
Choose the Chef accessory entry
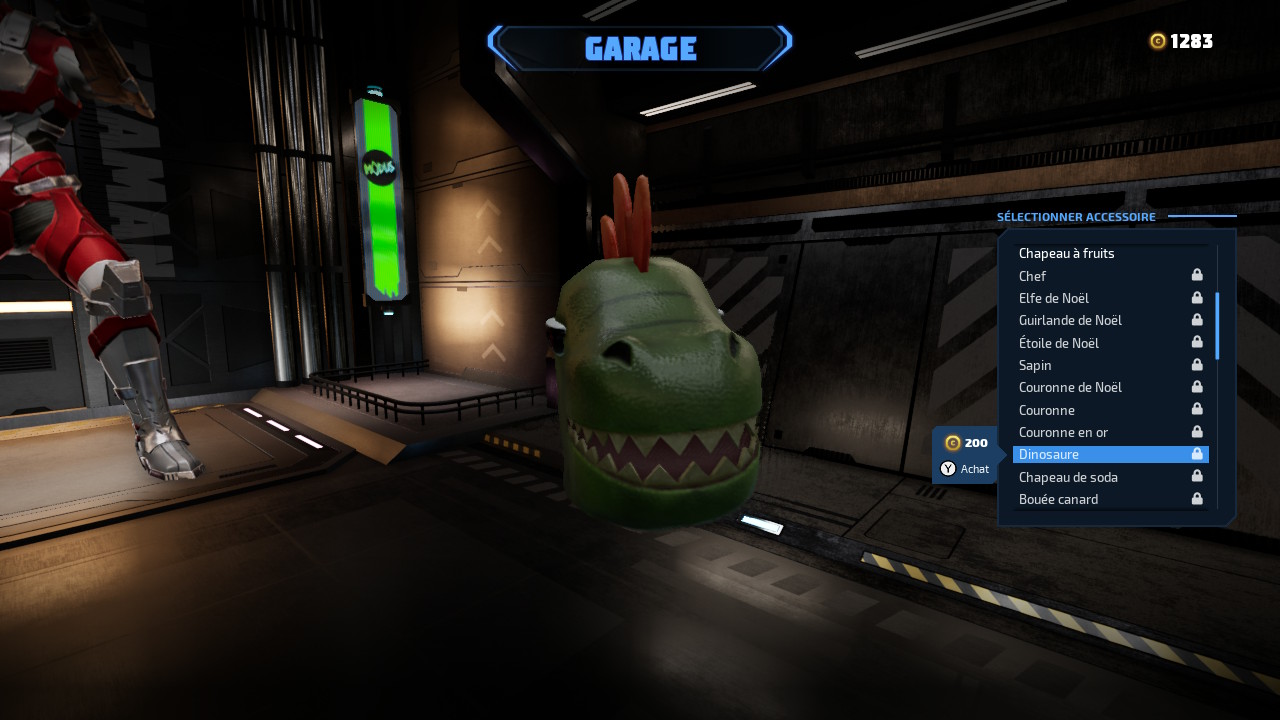pyautogui.click(x=1033, y=276)
